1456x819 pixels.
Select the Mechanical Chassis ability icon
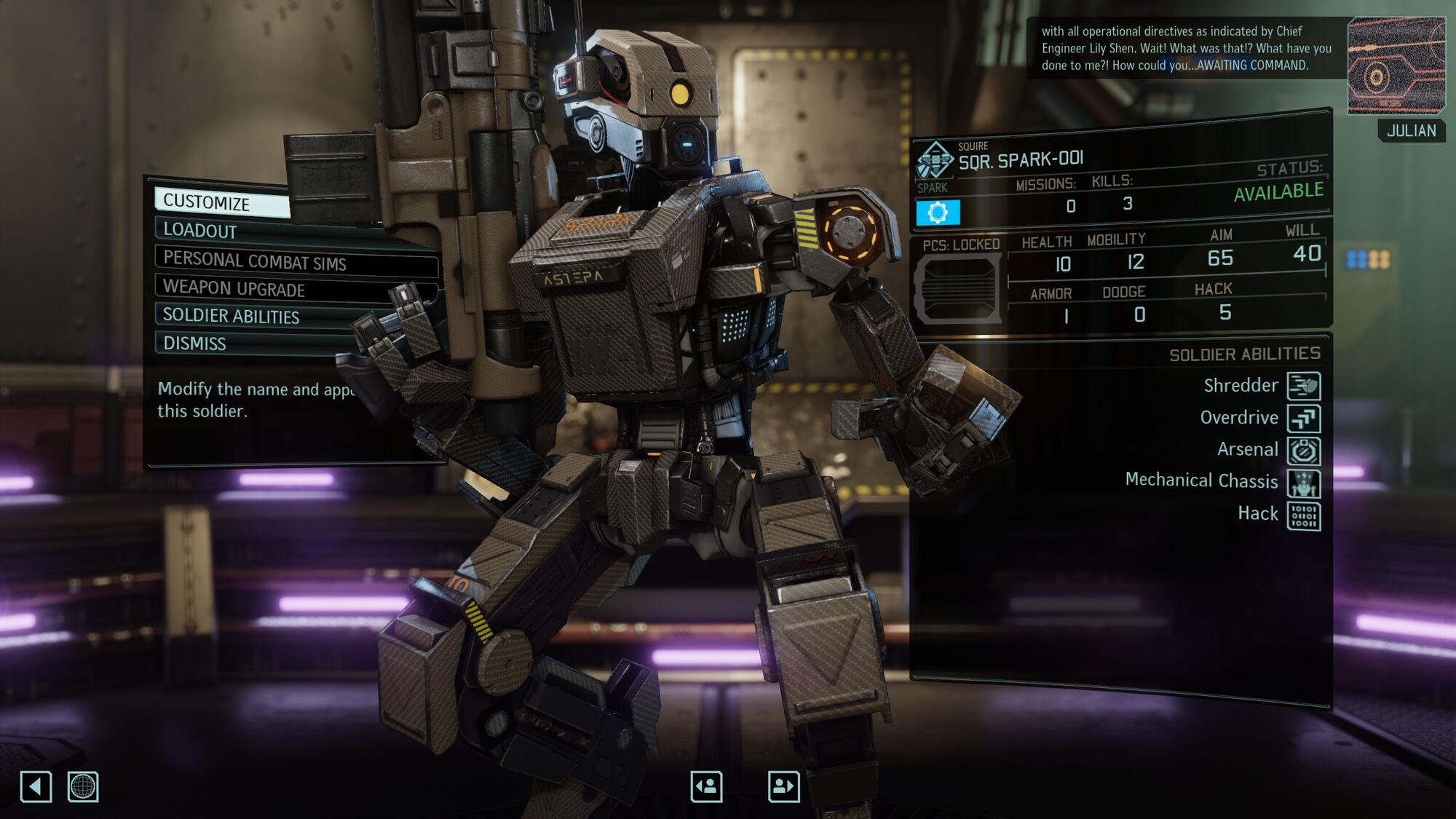(x=1303, y=483)
